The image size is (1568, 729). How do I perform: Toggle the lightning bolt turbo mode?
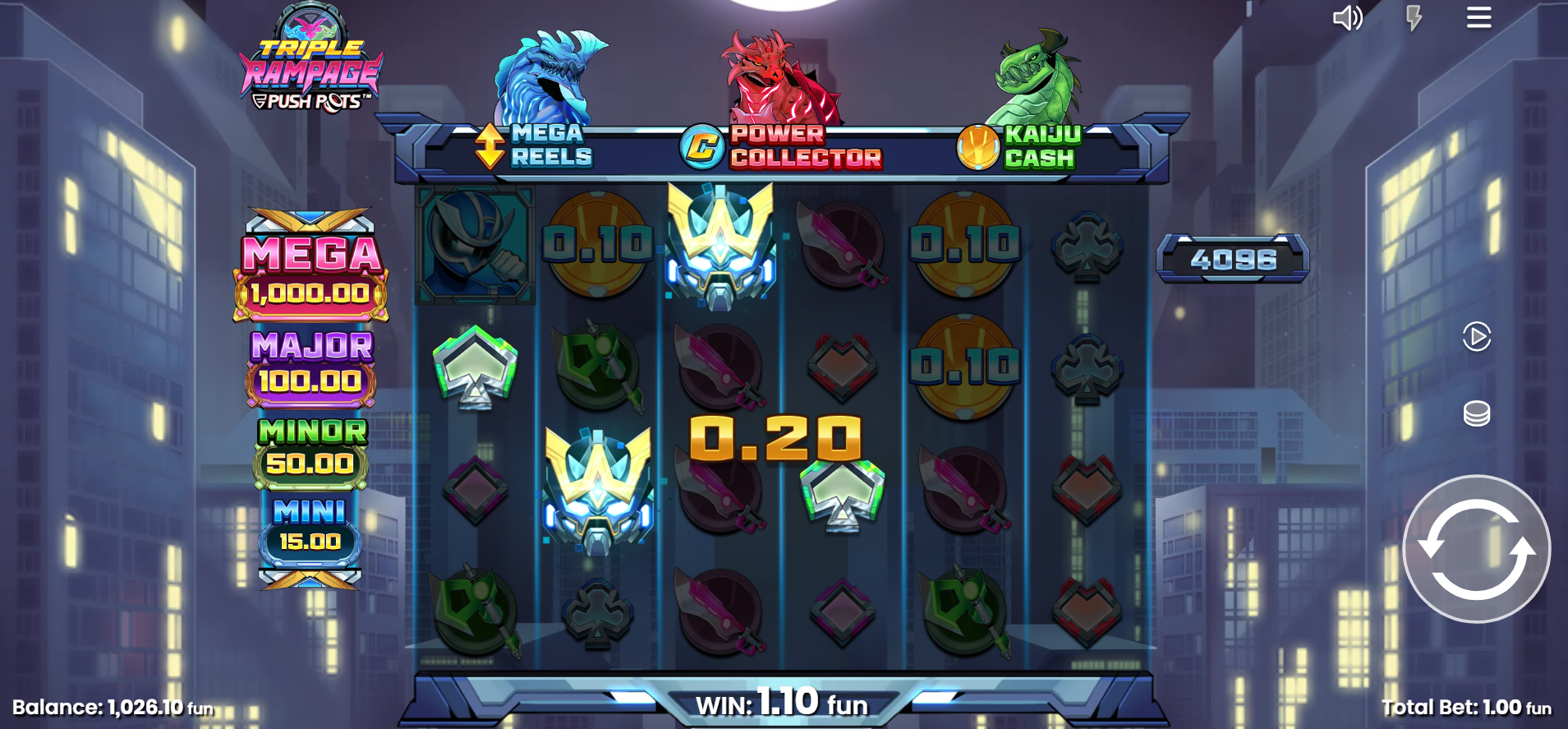(1414, 18)
